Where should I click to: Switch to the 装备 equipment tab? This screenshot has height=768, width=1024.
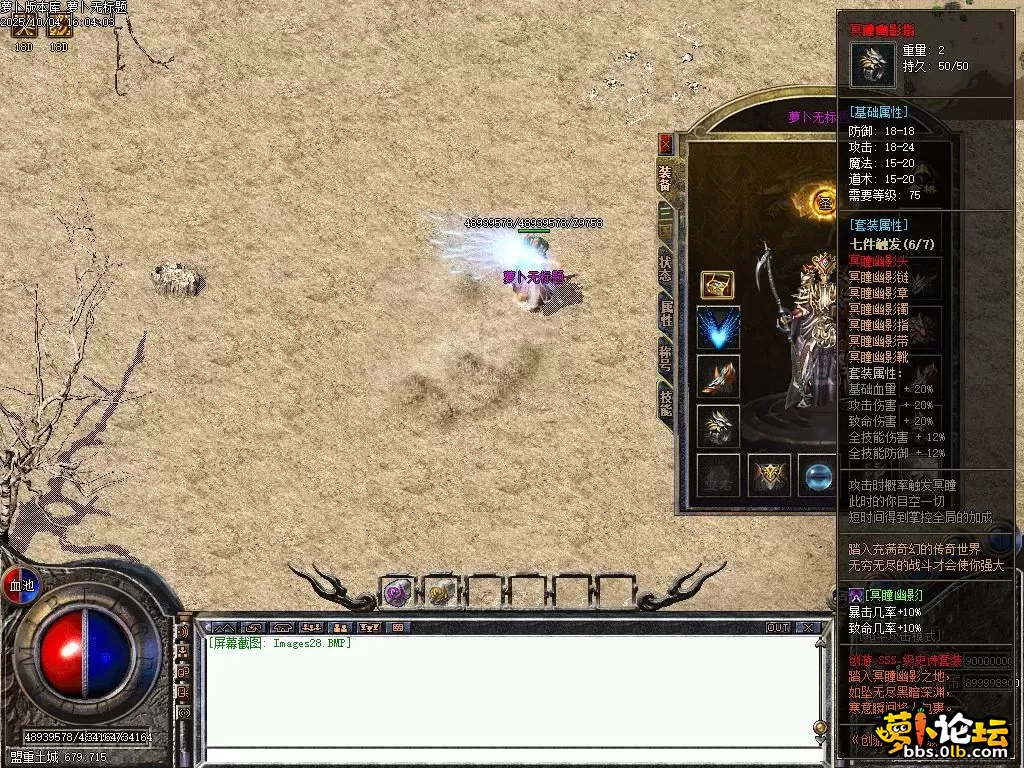[665, 178]
